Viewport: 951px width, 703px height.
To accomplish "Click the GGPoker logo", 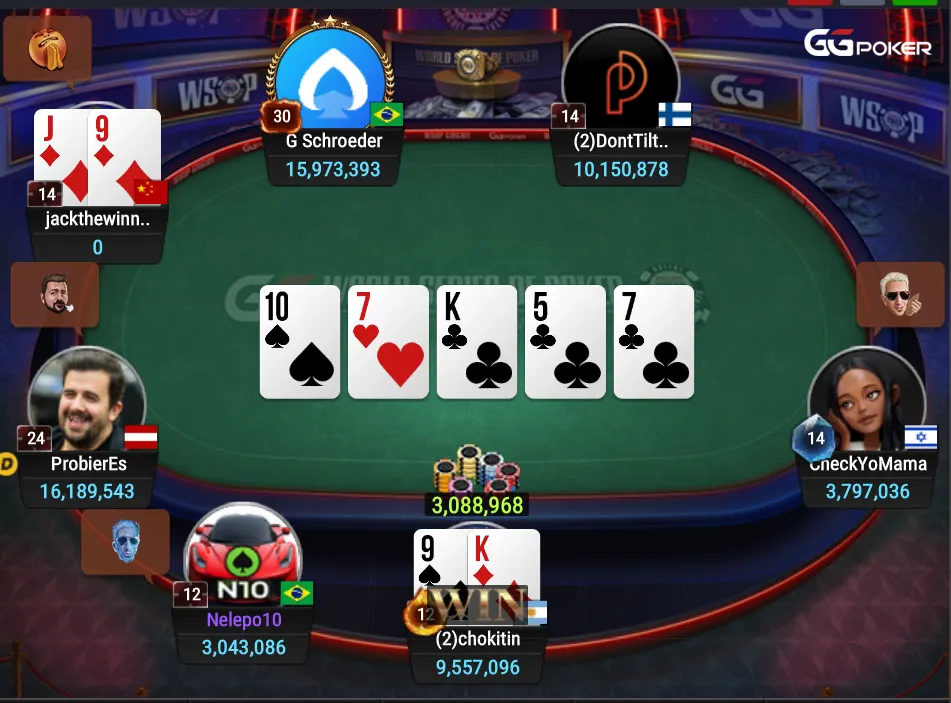I will pos(867,43).
